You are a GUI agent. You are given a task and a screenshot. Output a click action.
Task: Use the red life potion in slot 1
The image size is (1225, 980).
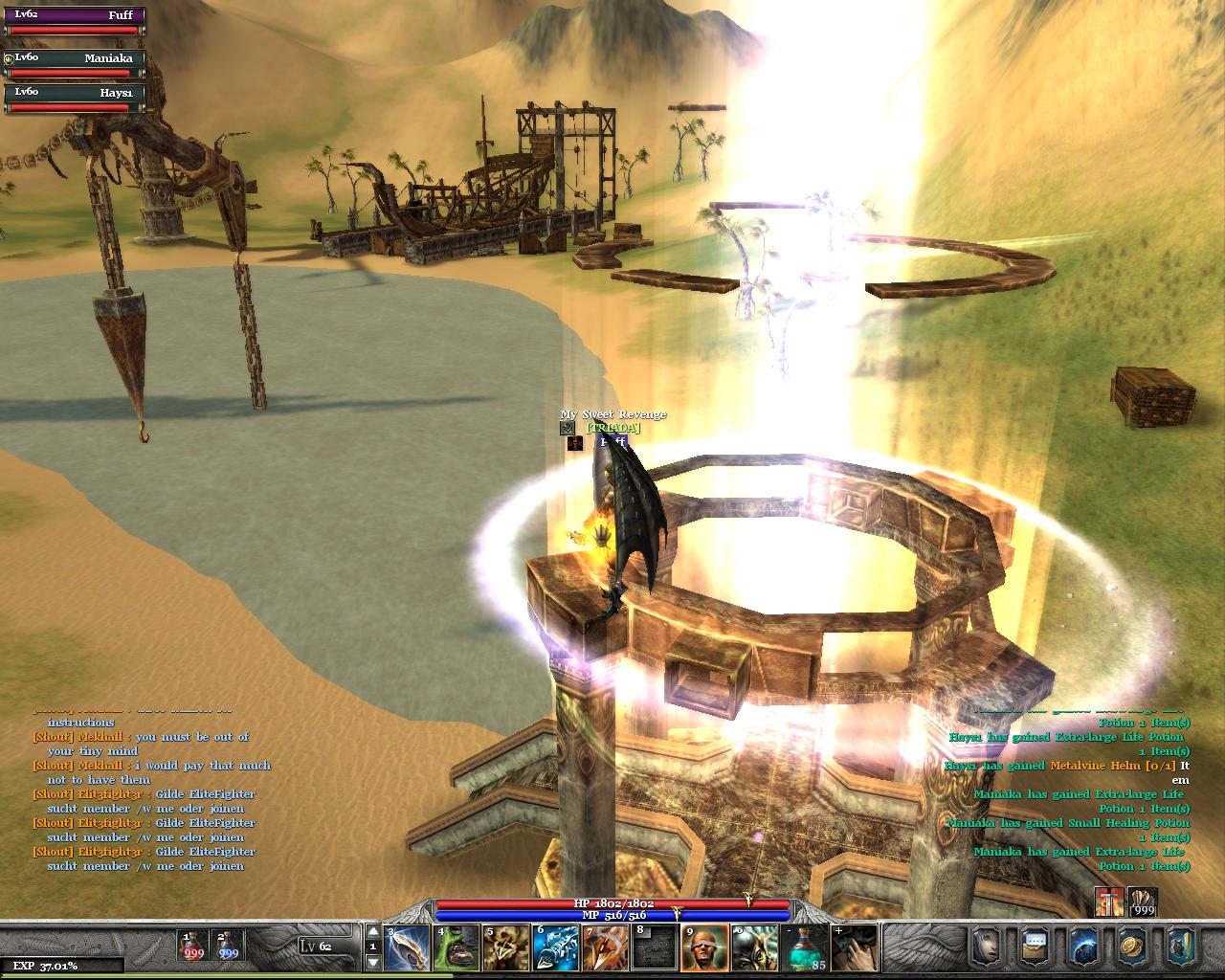(x=194, y=946)
